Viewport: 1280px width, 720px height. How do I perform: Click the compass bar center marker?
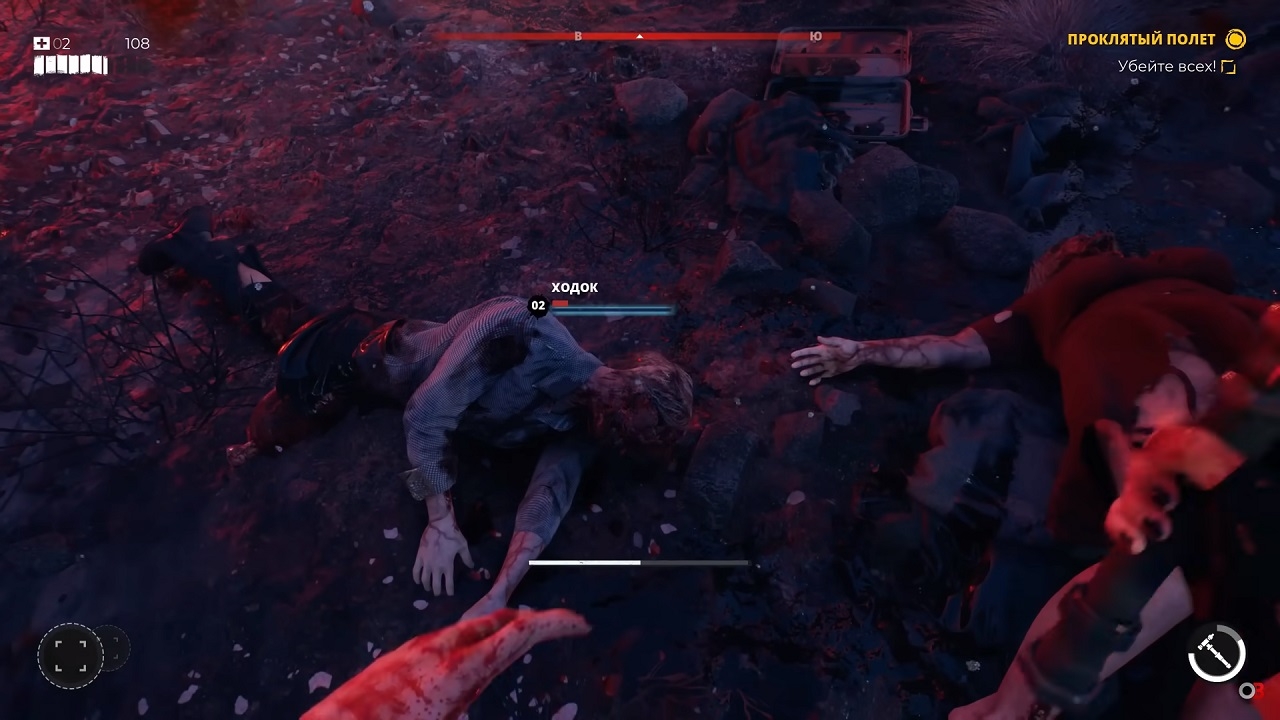tap(639, 37)
